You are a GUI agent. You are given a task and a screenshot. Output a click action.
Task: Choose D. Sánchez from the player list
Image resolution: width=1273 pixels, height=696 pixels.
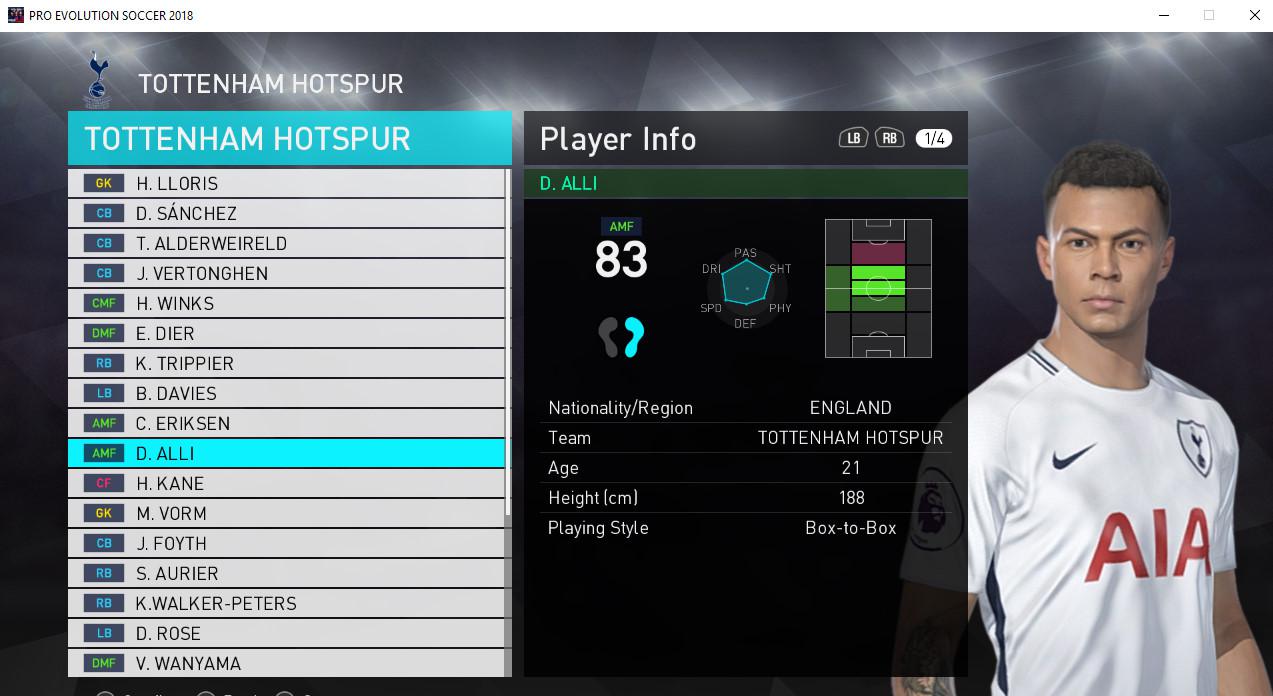click(286, 213)
